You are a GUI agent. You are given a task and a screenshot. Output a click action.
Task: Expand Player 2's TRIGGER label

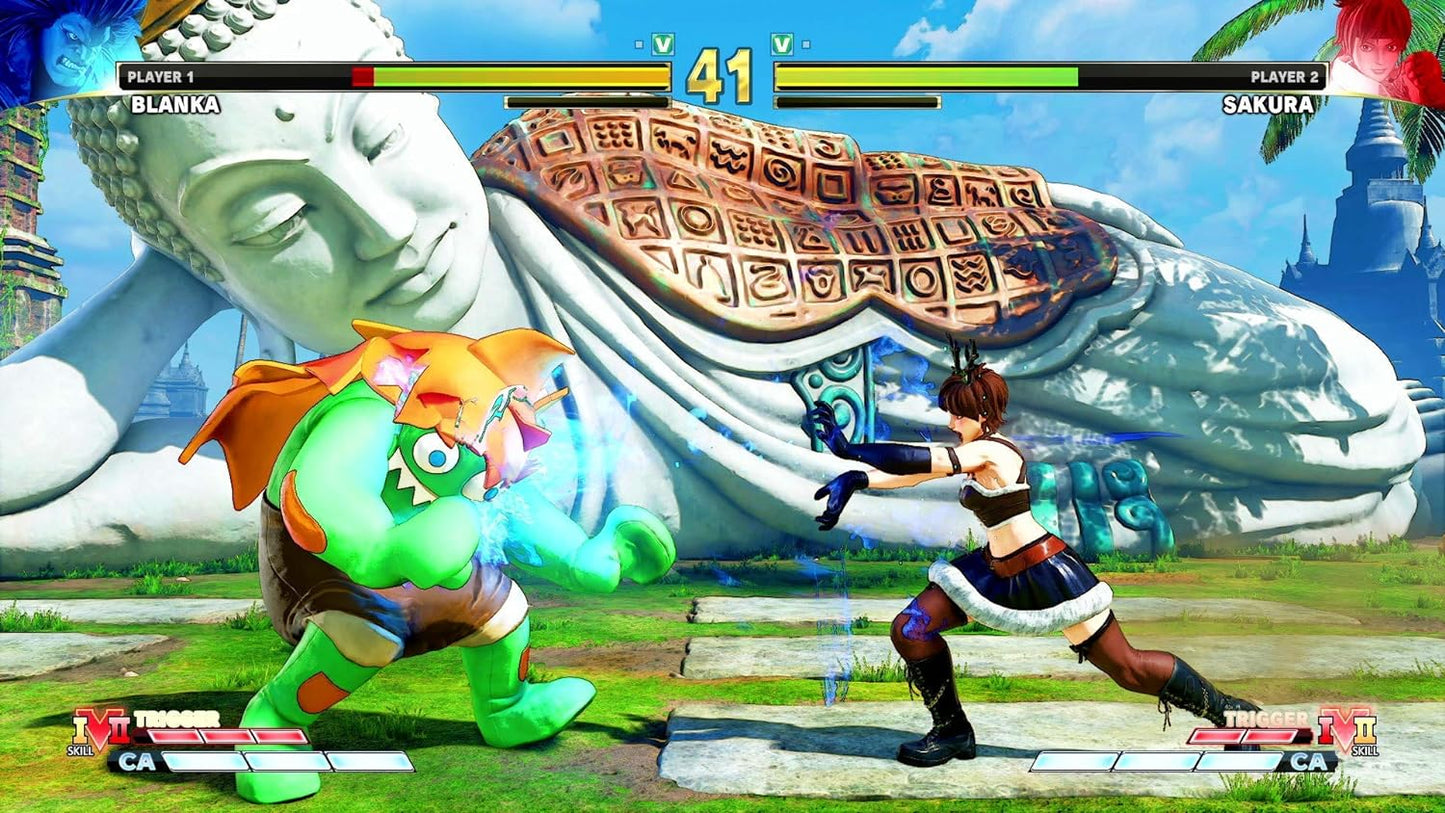tap(1266, 717)
